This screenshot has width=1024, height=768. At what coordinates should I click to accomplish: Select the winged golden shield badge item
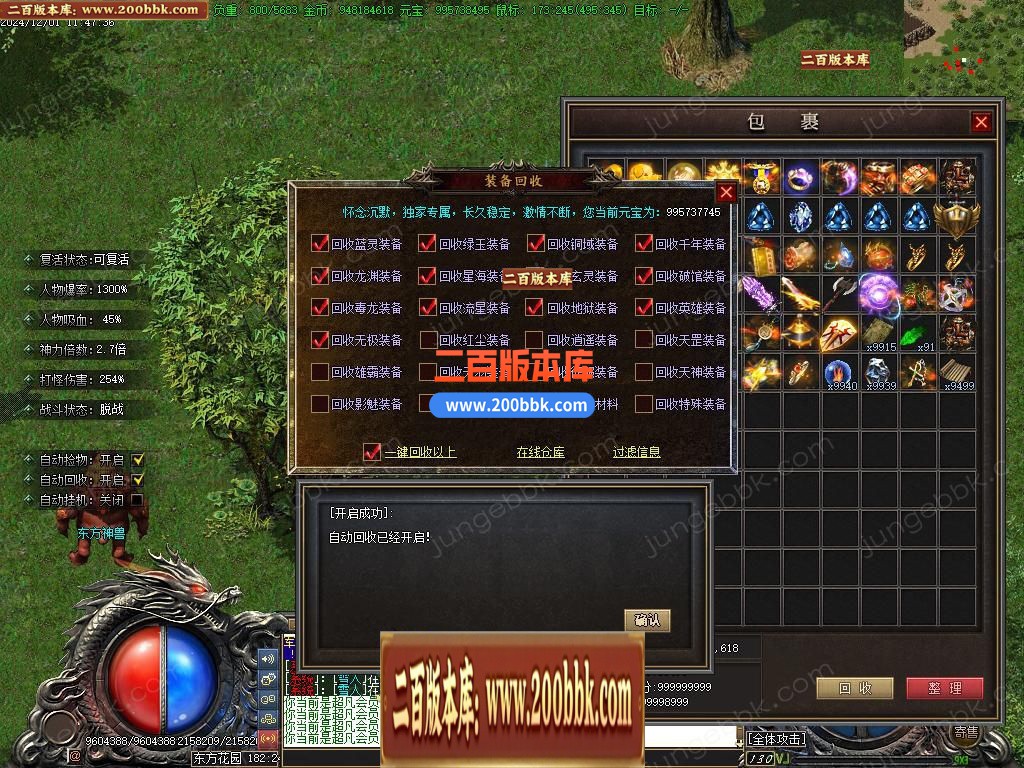(x=957, y=216)
